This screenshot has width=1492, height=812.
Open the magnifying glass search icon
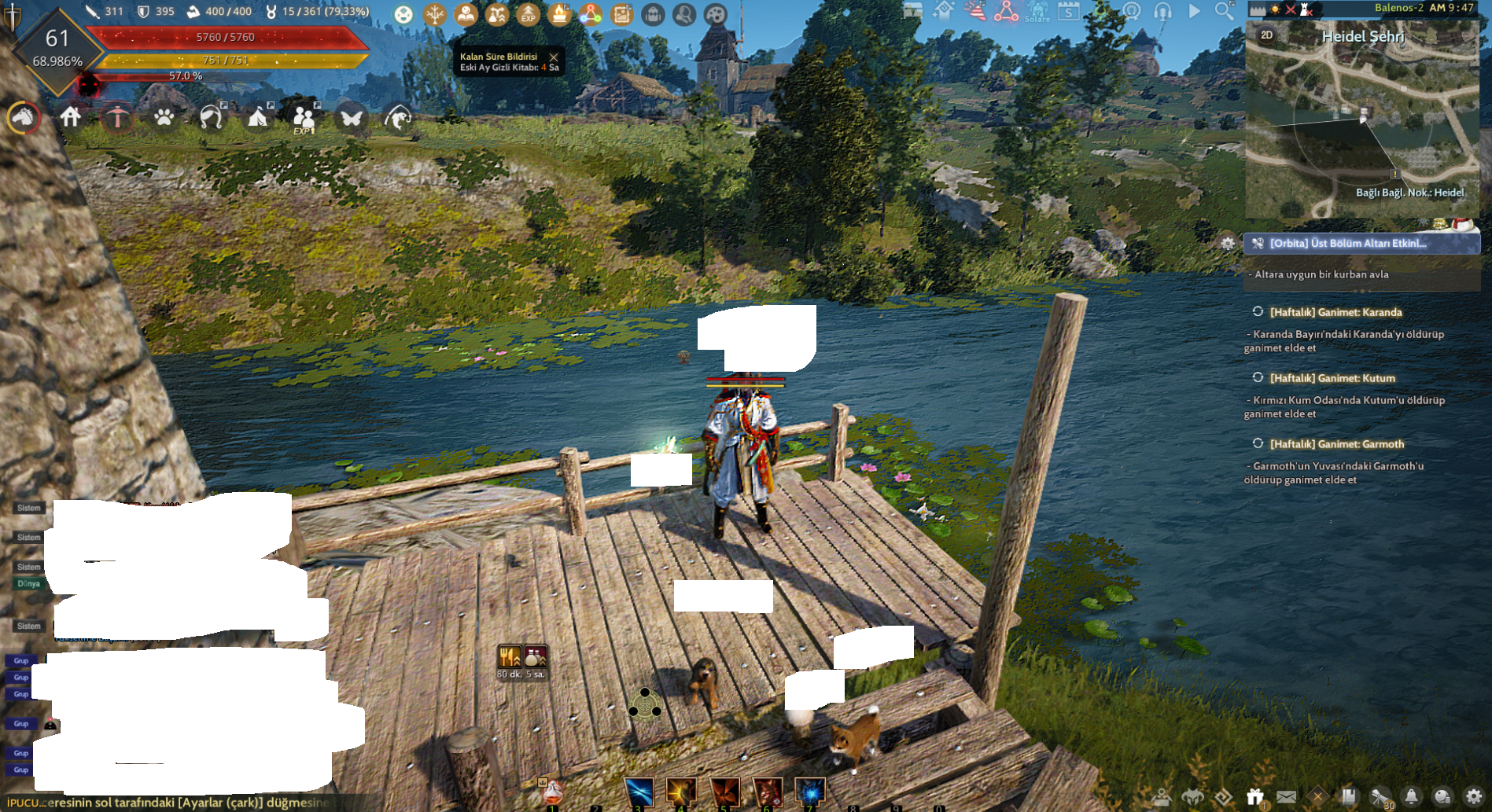[1224, 11]
